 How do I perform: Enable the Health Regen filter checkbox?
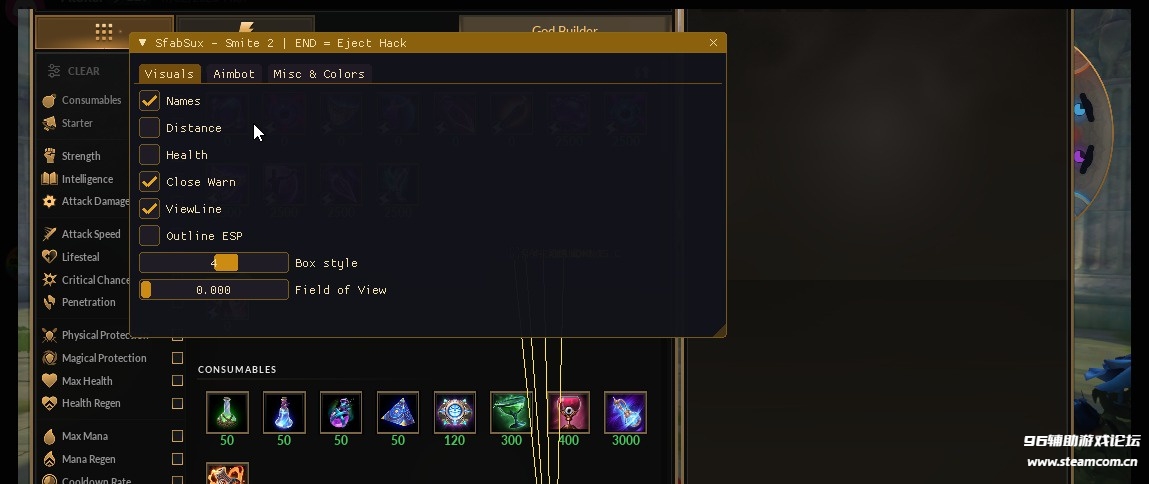(x=178, y=404)
